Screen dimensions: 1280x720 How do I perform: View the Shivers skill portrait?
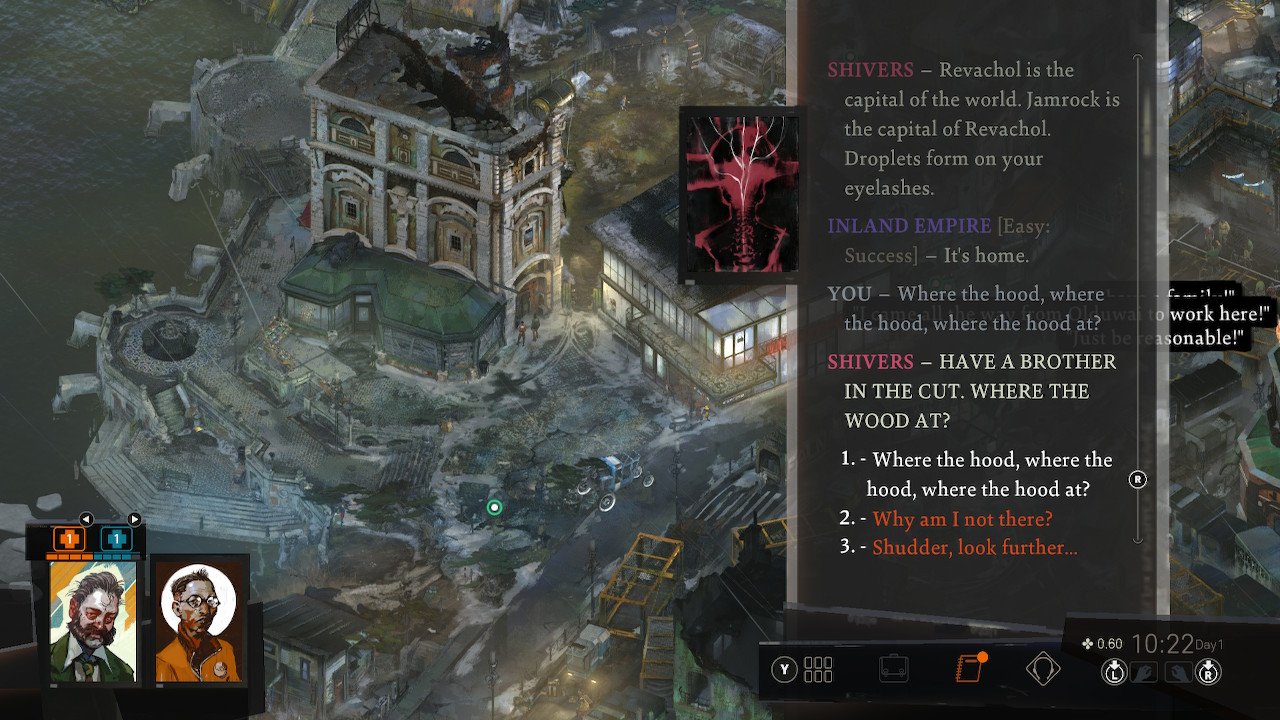coord(740,193)
